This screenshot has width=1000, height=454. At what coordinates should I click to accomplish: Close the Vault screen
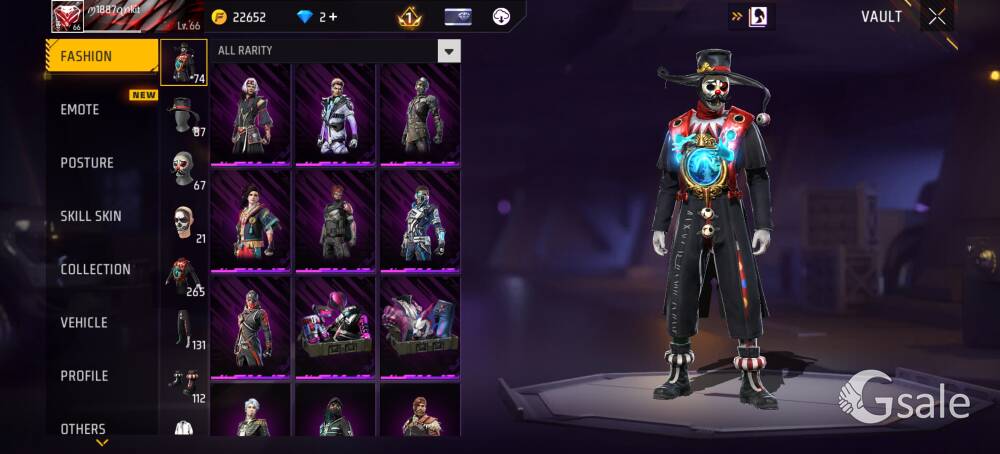click(937, 16)
